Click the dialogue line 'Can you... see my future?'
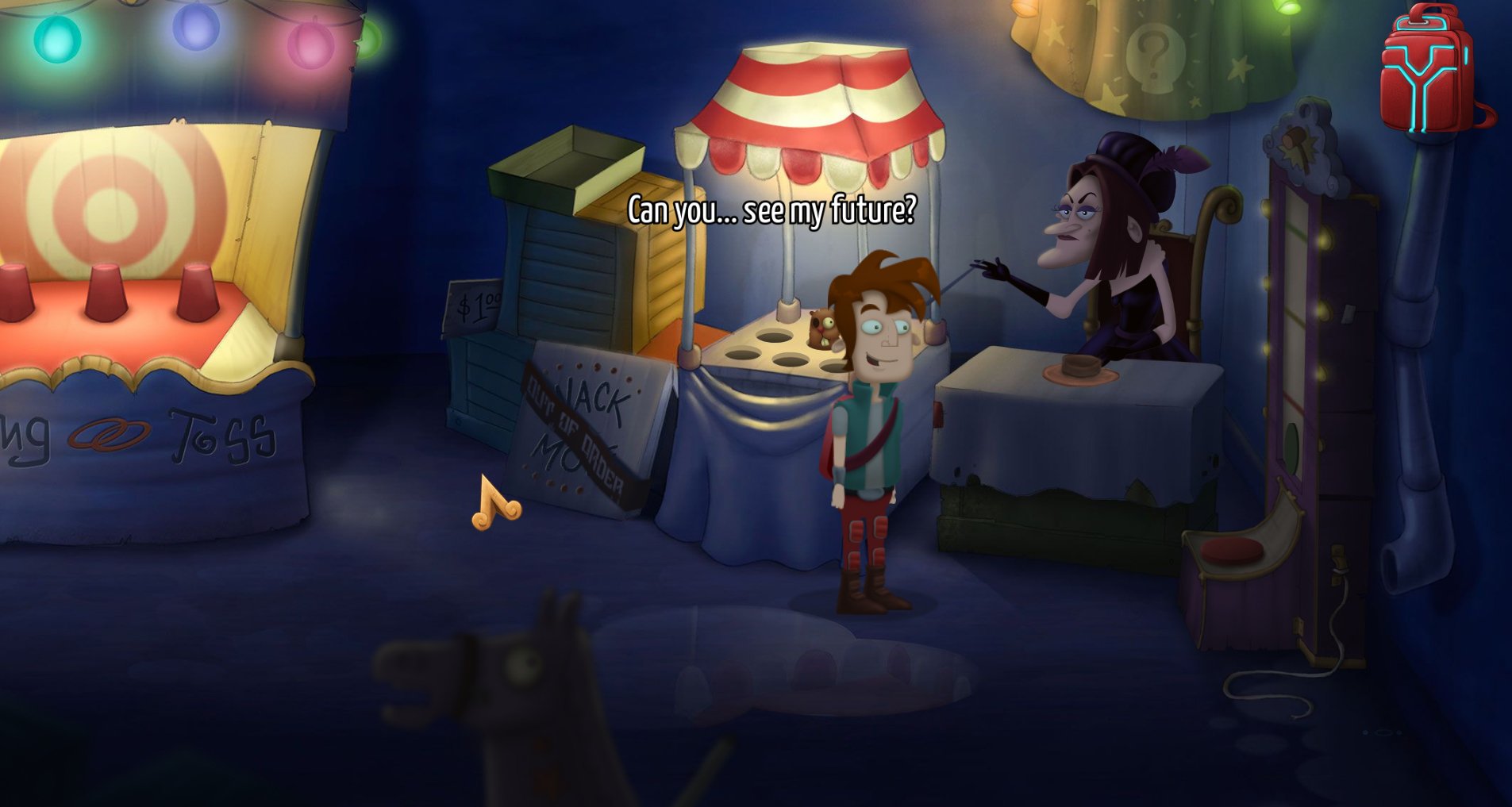This screenshot has width=1512, height=807. (770, 209)
